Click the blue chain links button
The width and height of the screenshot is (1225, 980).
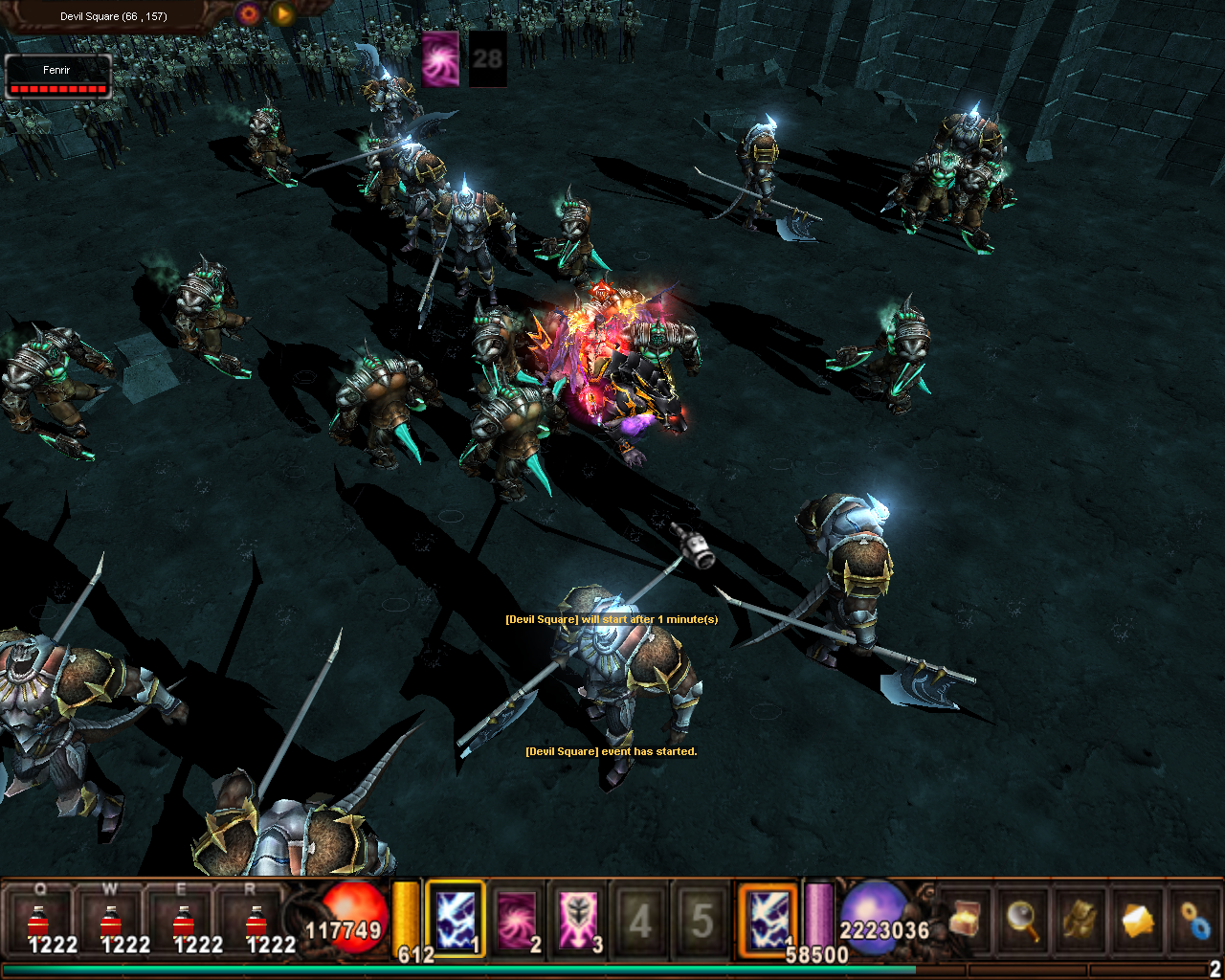1195,920
